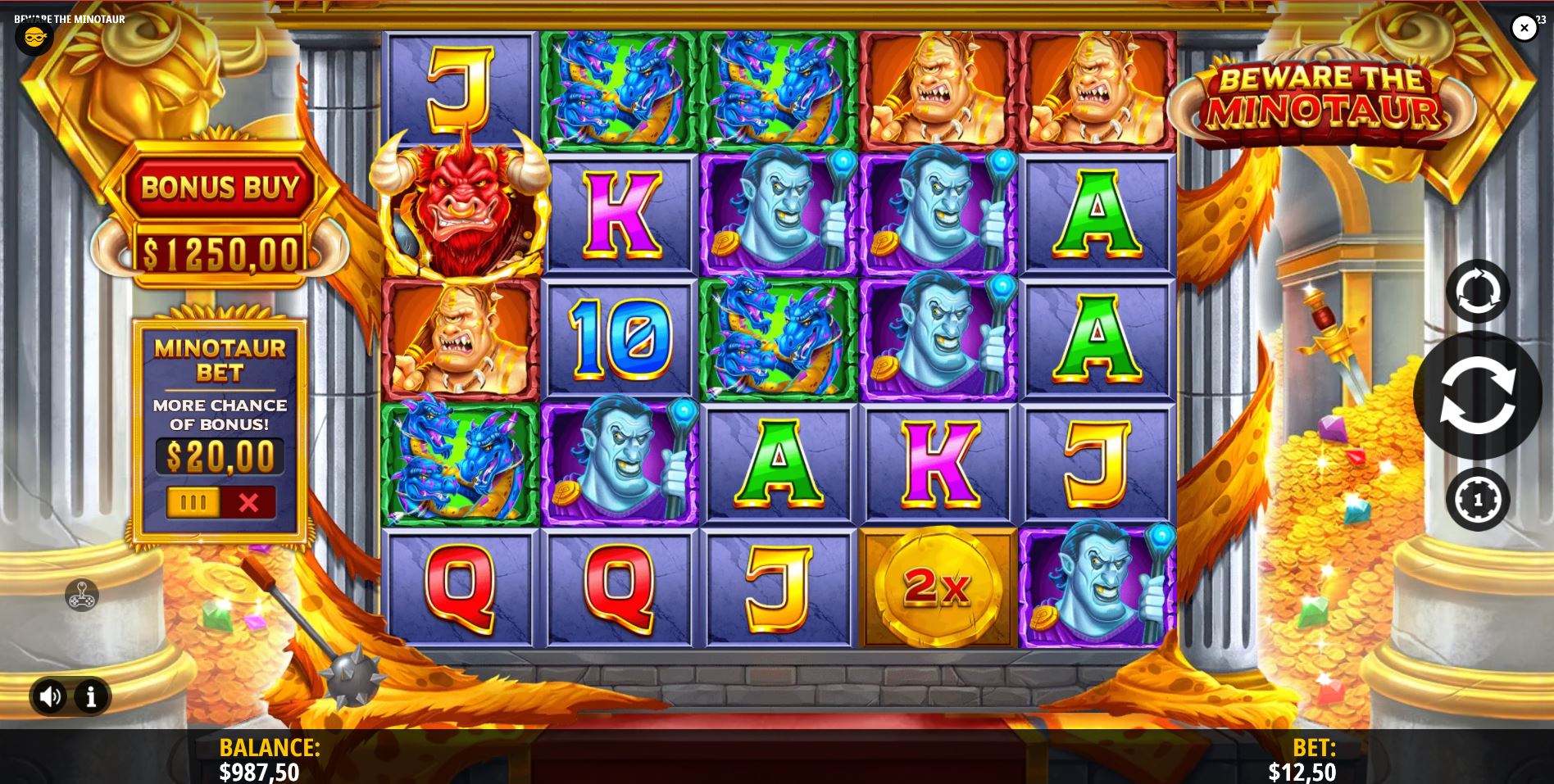Open the paytable with the info icon

pos(89,696)
